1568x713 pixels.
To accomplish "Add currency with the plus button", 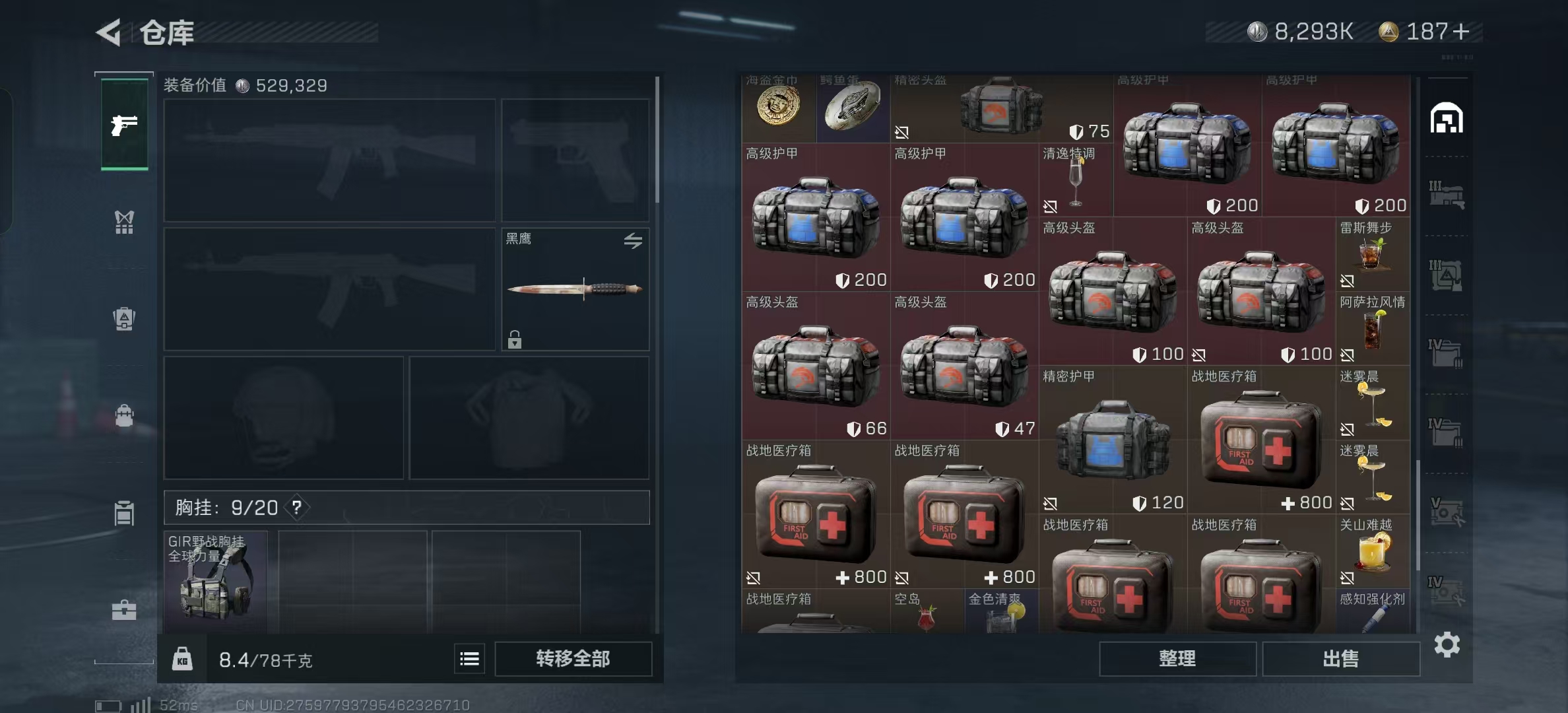I will click(1461, 32).
